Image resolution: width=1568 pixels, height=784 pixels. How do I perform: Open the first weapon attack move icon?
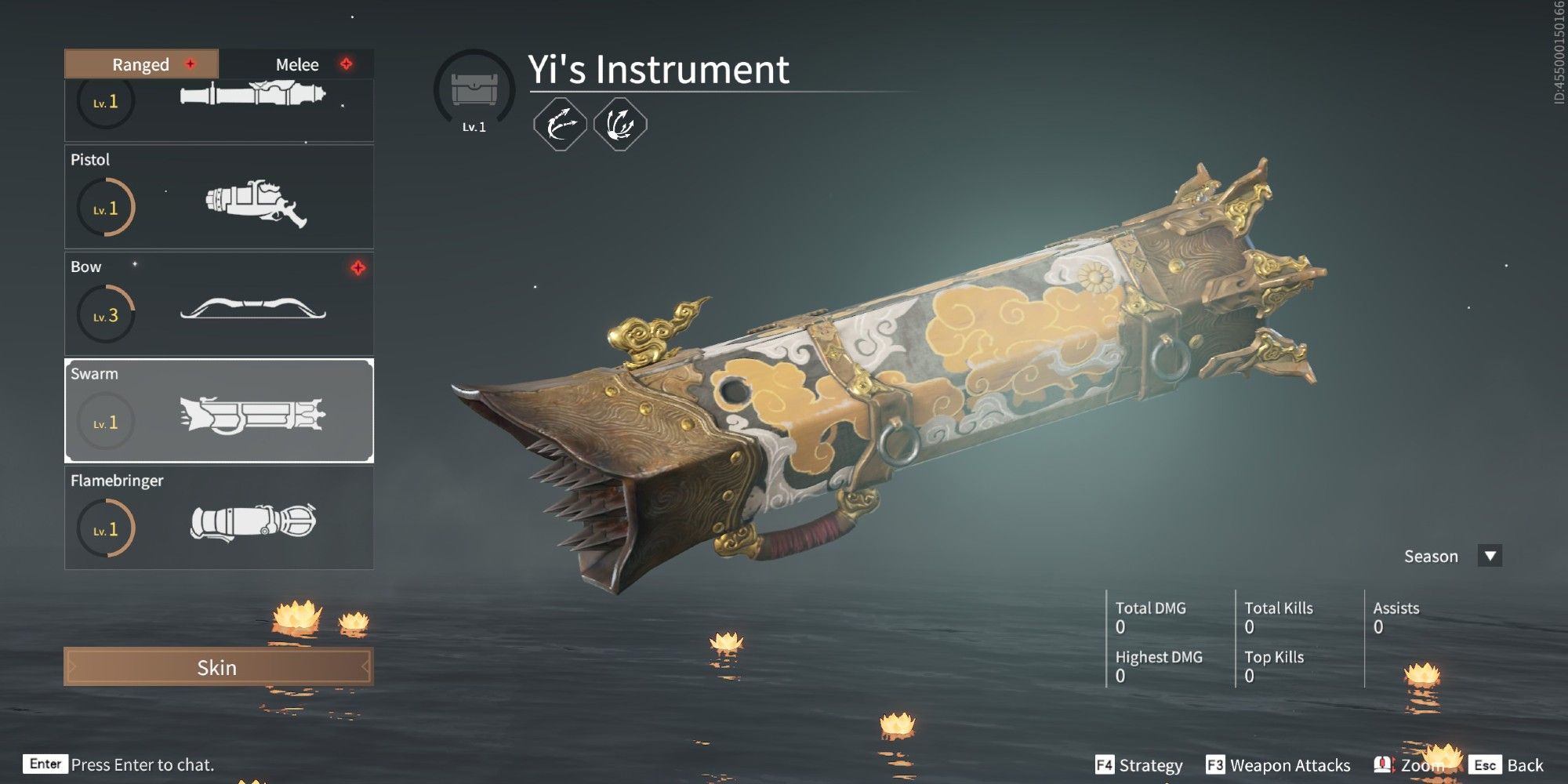click(560, 124)
